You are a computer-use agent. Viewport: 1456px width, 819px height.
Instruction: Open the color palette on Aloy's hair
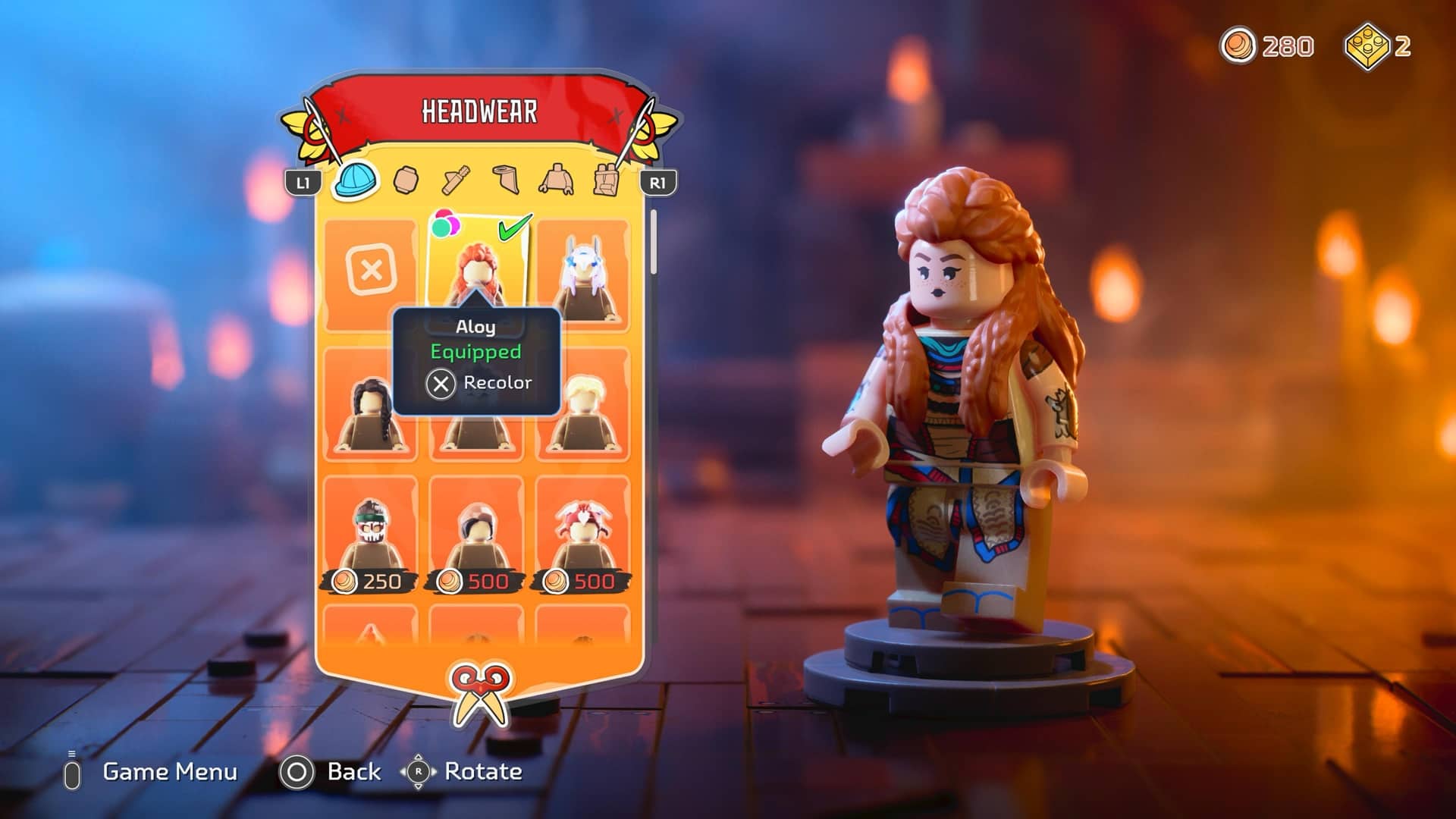445,224
